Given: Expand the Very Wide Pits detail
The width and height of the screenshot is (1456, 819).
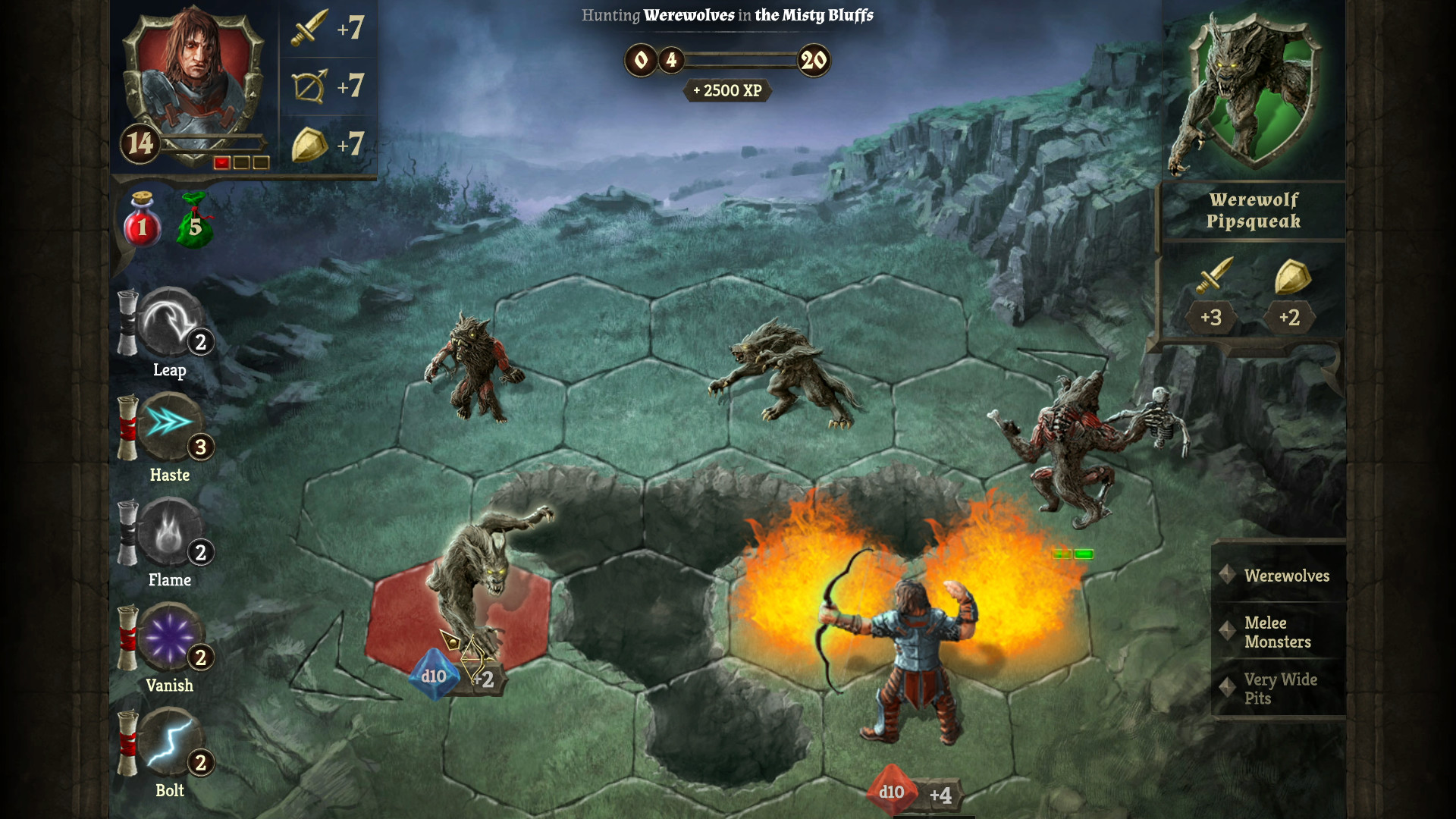Looking at the screenshot, I should coord(1280,689).
